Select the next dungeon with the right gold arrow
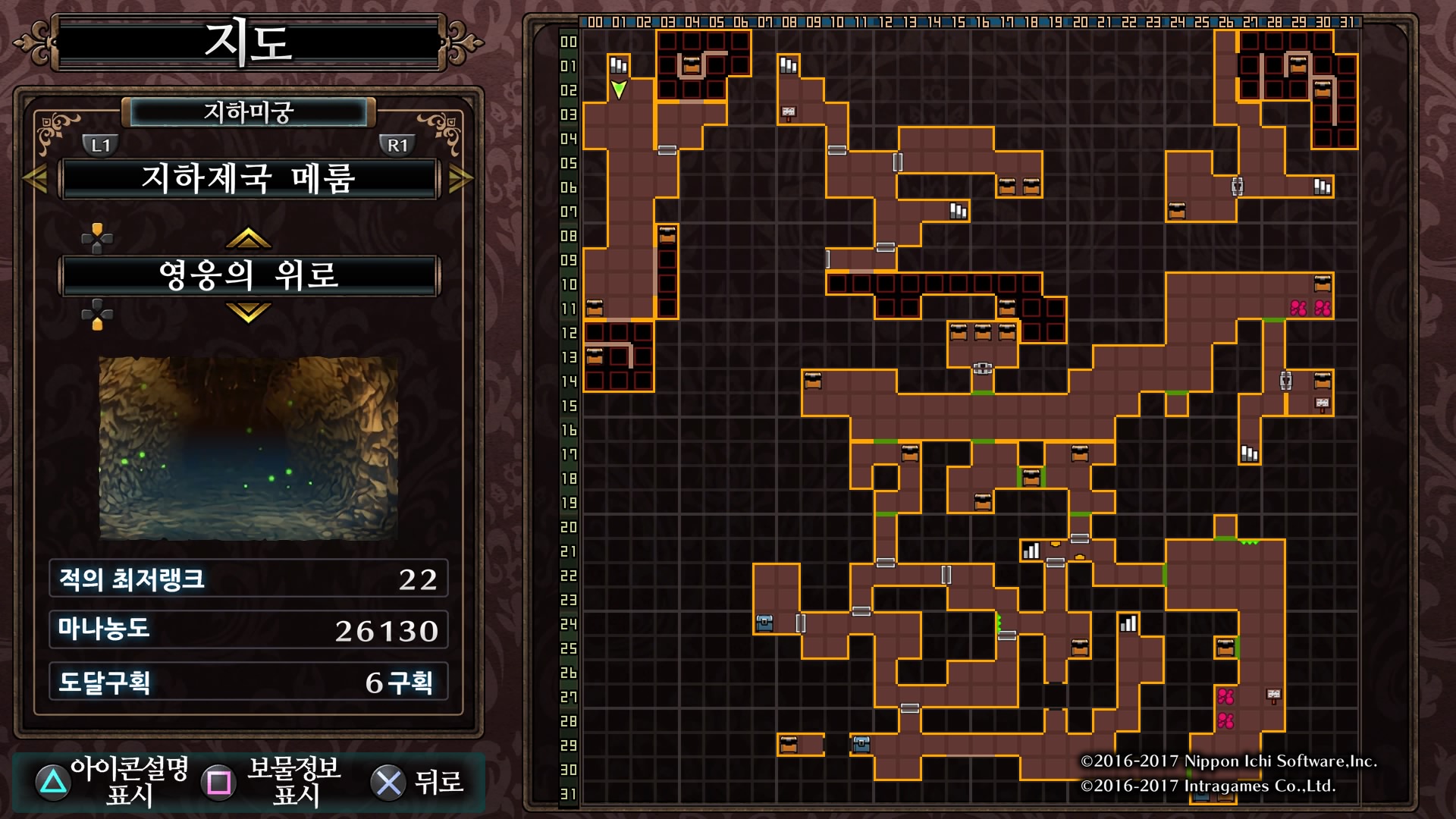 (461, 179)
